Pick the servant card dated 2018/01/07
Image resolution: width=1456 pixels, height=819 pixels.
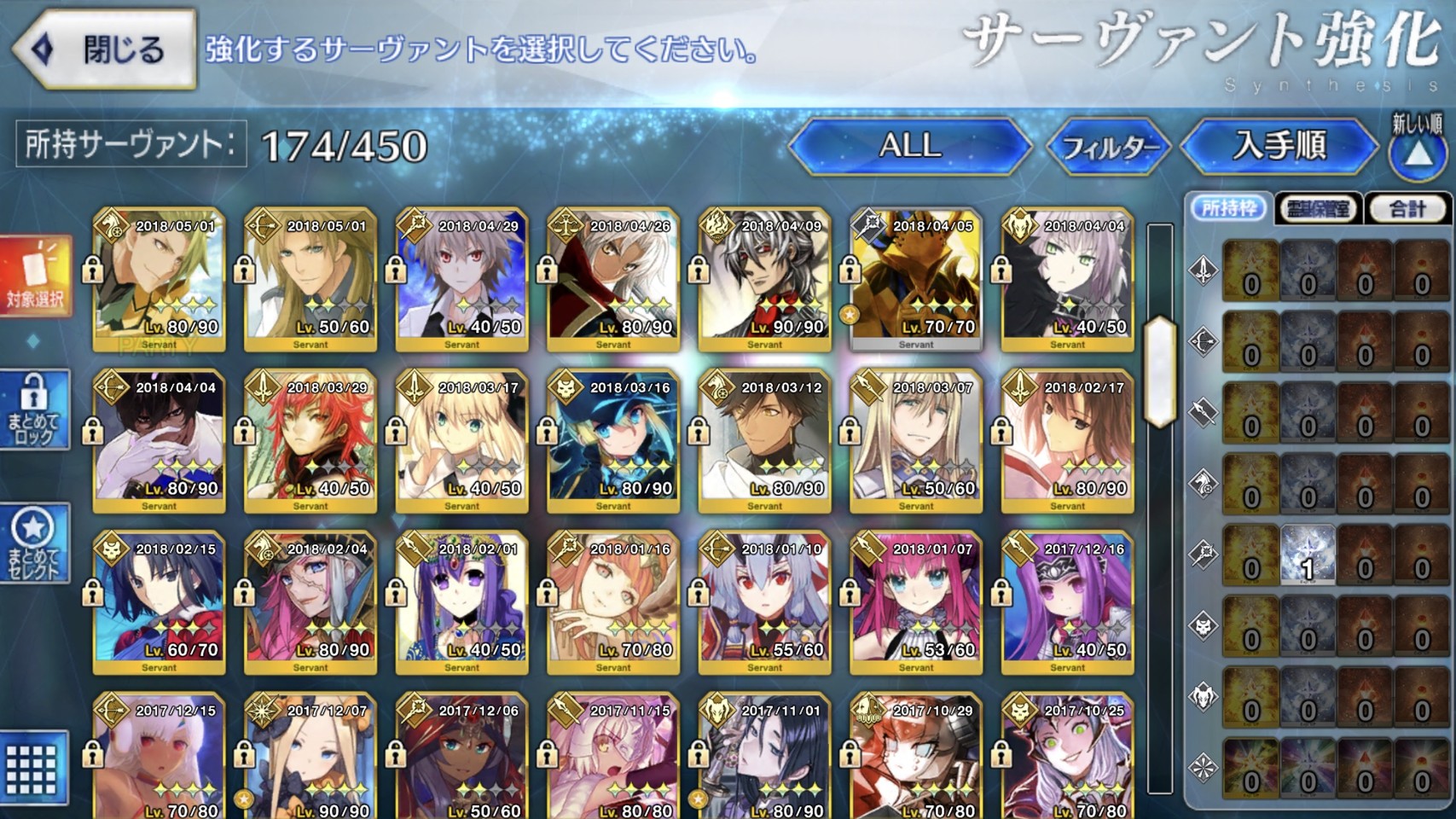coord(916,602)
